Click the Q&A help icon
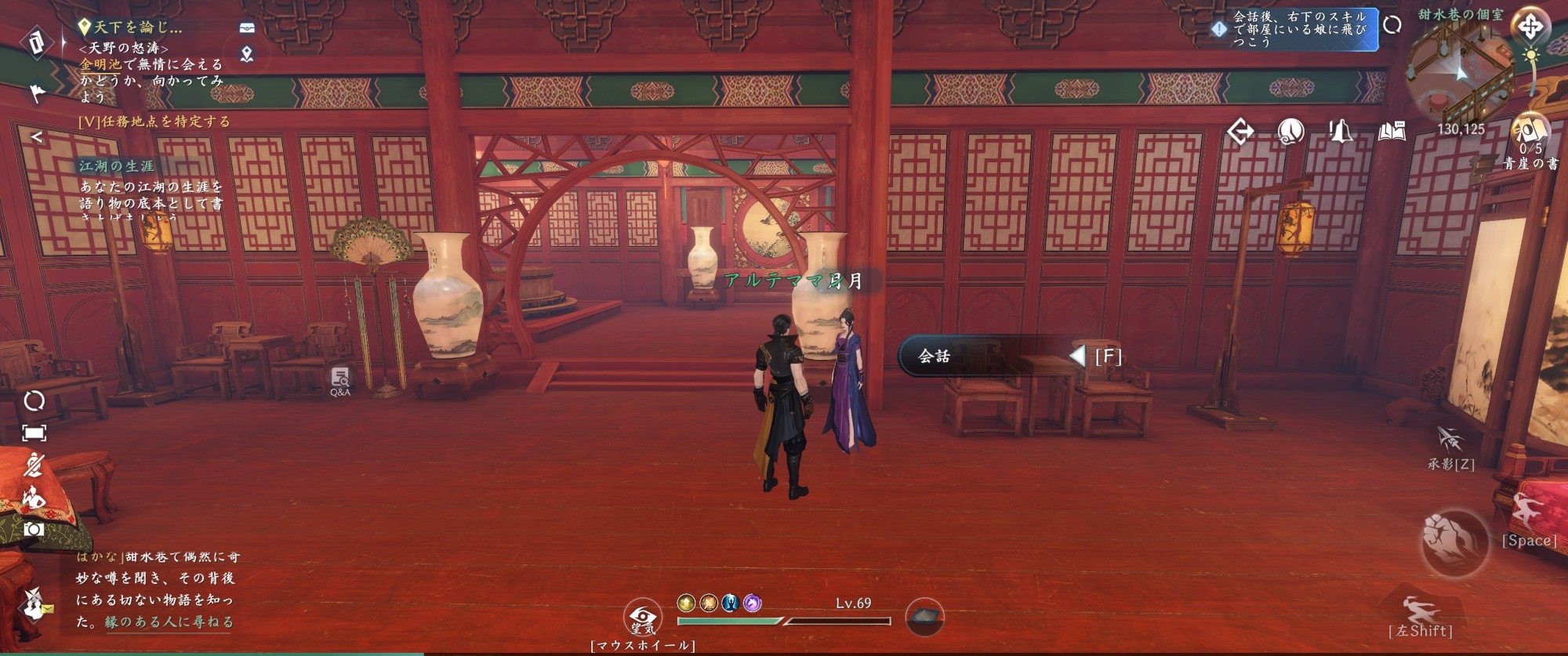1568x656 pixels. 340,381
